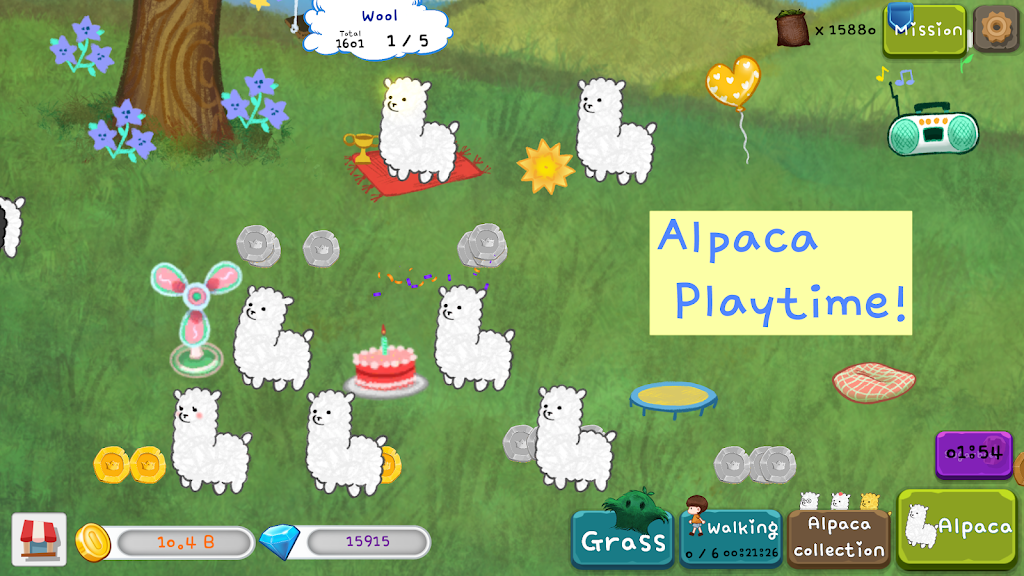Select the Walking button
Viewport: 1024px width, 576px height.
click(x=732, y=538)
